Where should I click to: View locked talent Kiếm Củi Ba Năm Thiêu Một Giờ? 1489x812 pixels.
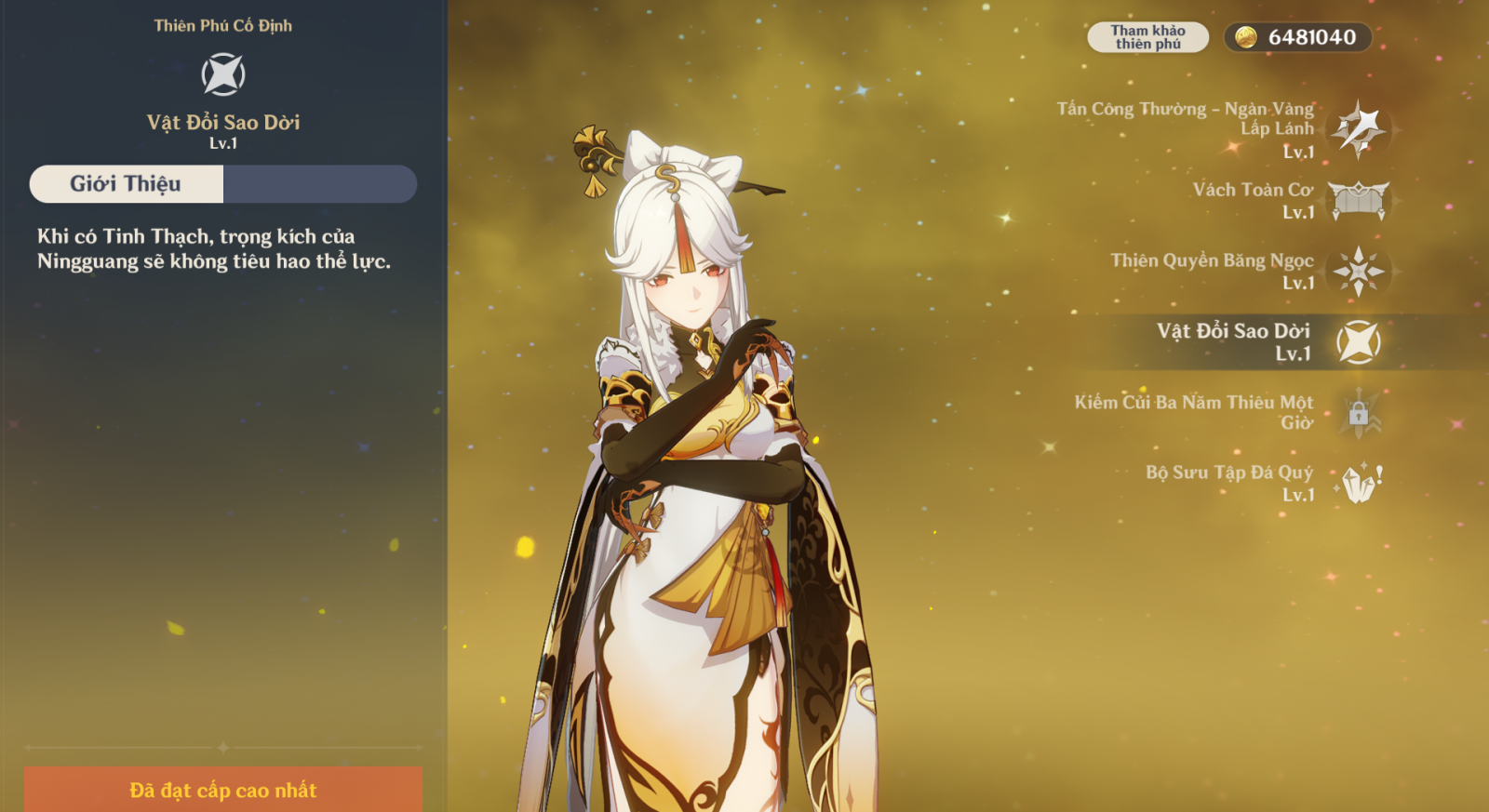[1358, 413]
